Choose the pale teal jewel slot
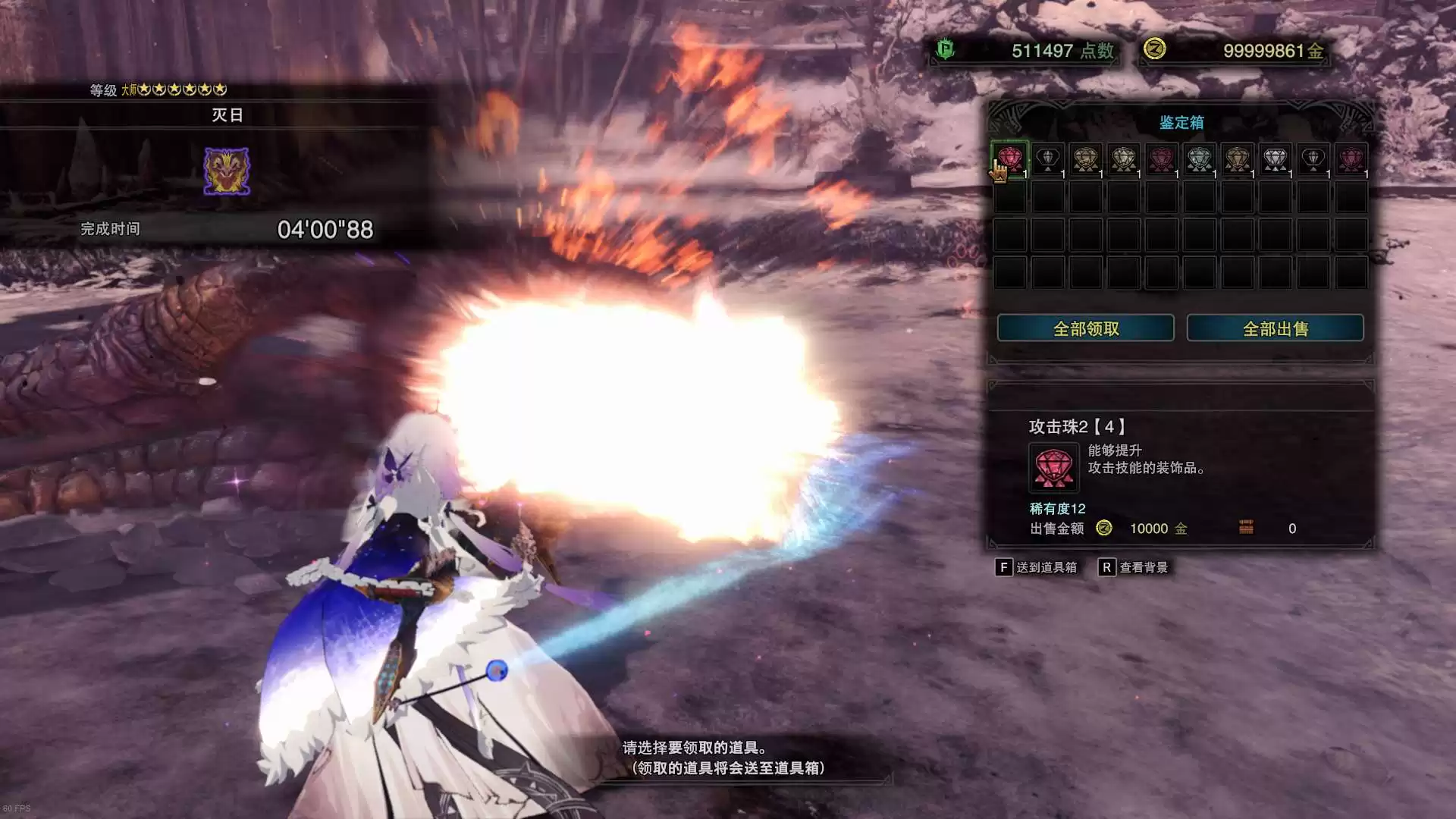 [x=1199, y=159]
